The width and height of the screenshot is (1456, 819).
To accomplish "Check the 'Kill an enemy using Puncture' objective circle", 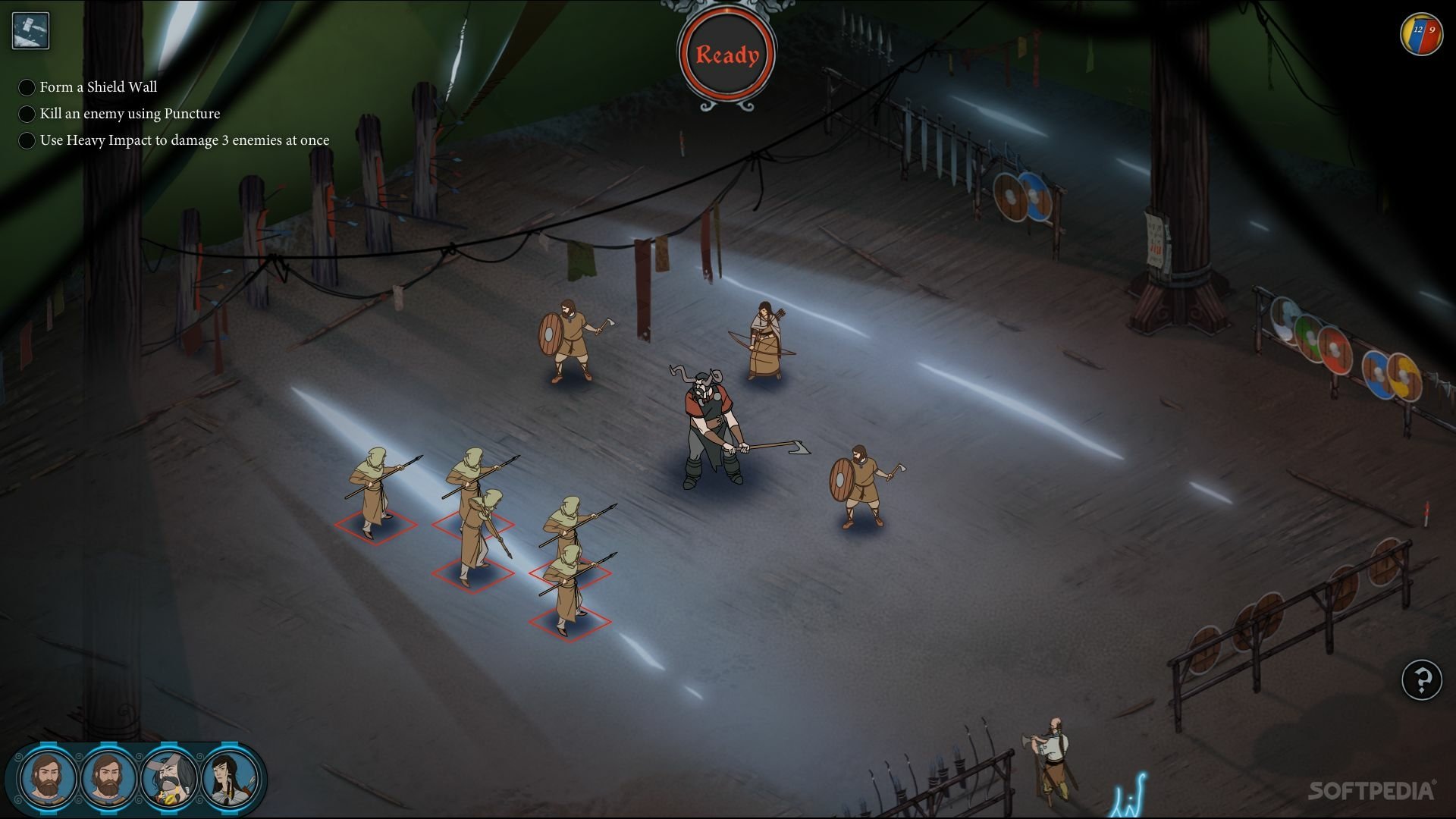I will [27, 114].
